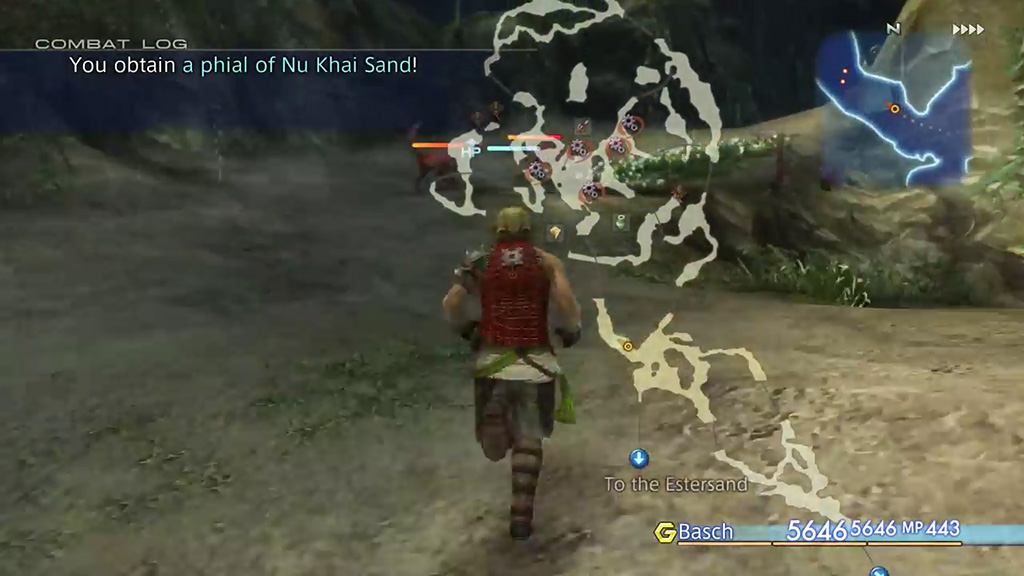Select the To the Estersand exit marker

(x=639, y=459)
